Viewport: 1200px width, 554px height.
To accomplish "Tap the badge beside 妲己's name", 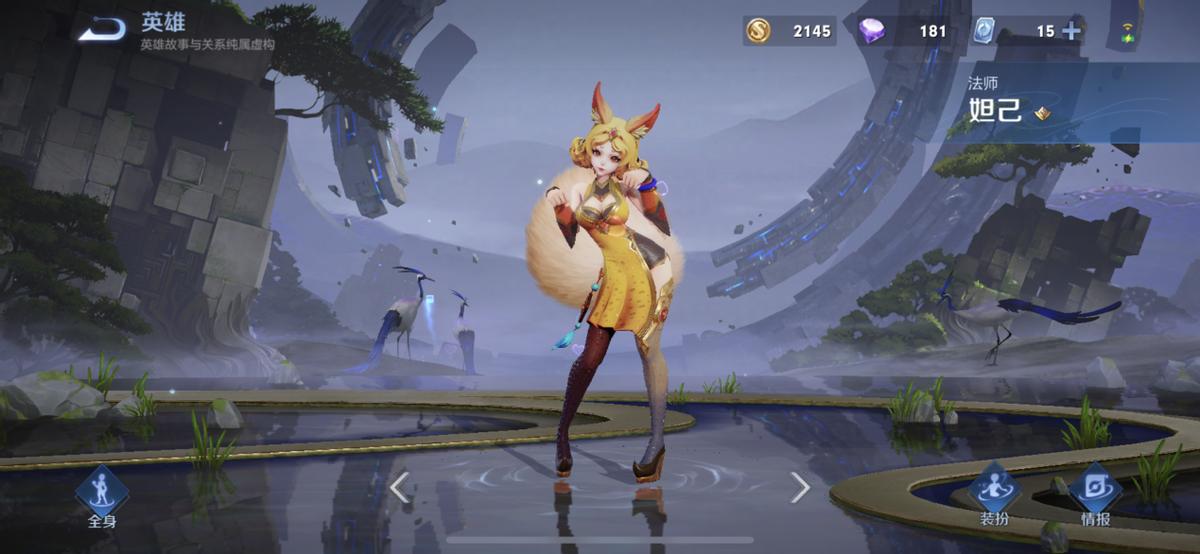I will tap(1042, 113).
